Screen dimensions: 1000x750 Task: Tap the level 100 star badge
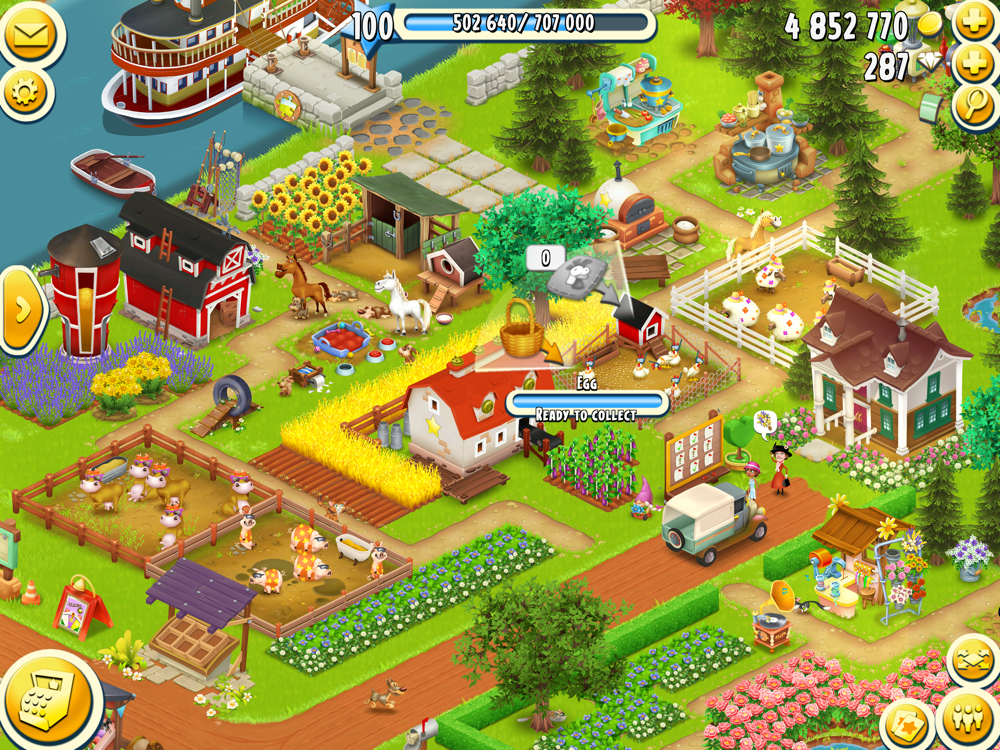point(372,25)
